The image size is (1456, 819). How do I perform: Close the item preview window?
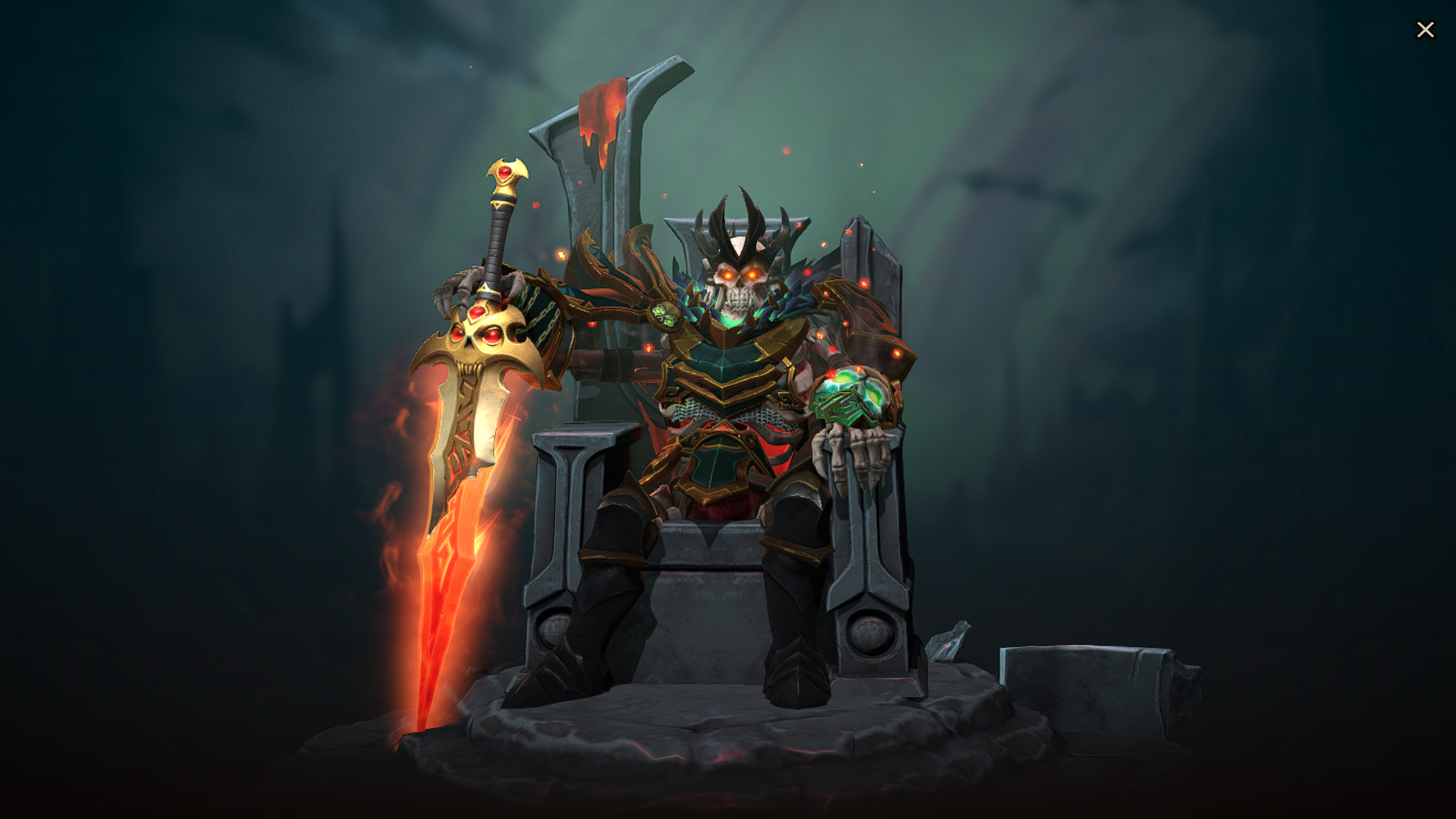[1425, 30]
